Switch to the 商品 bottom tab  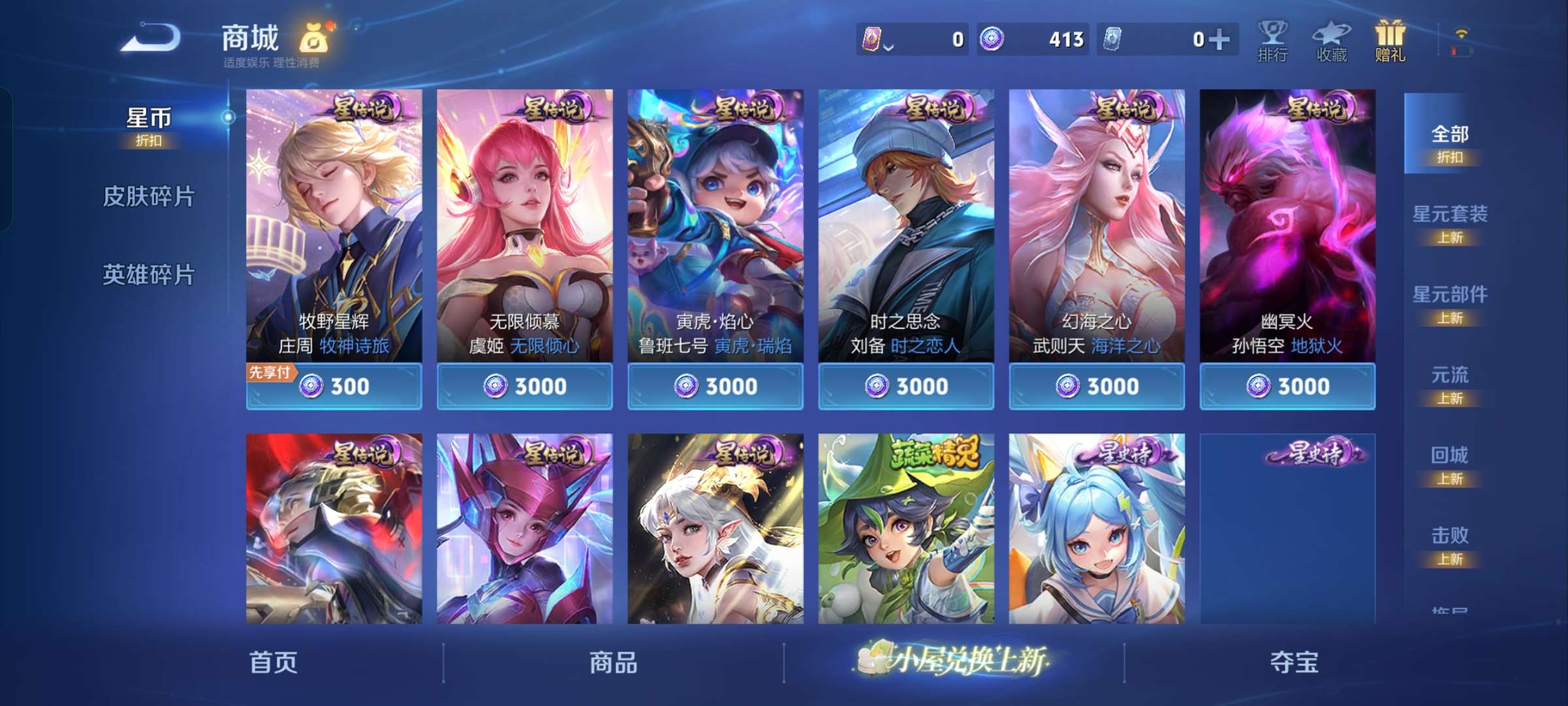pos(615,662)
